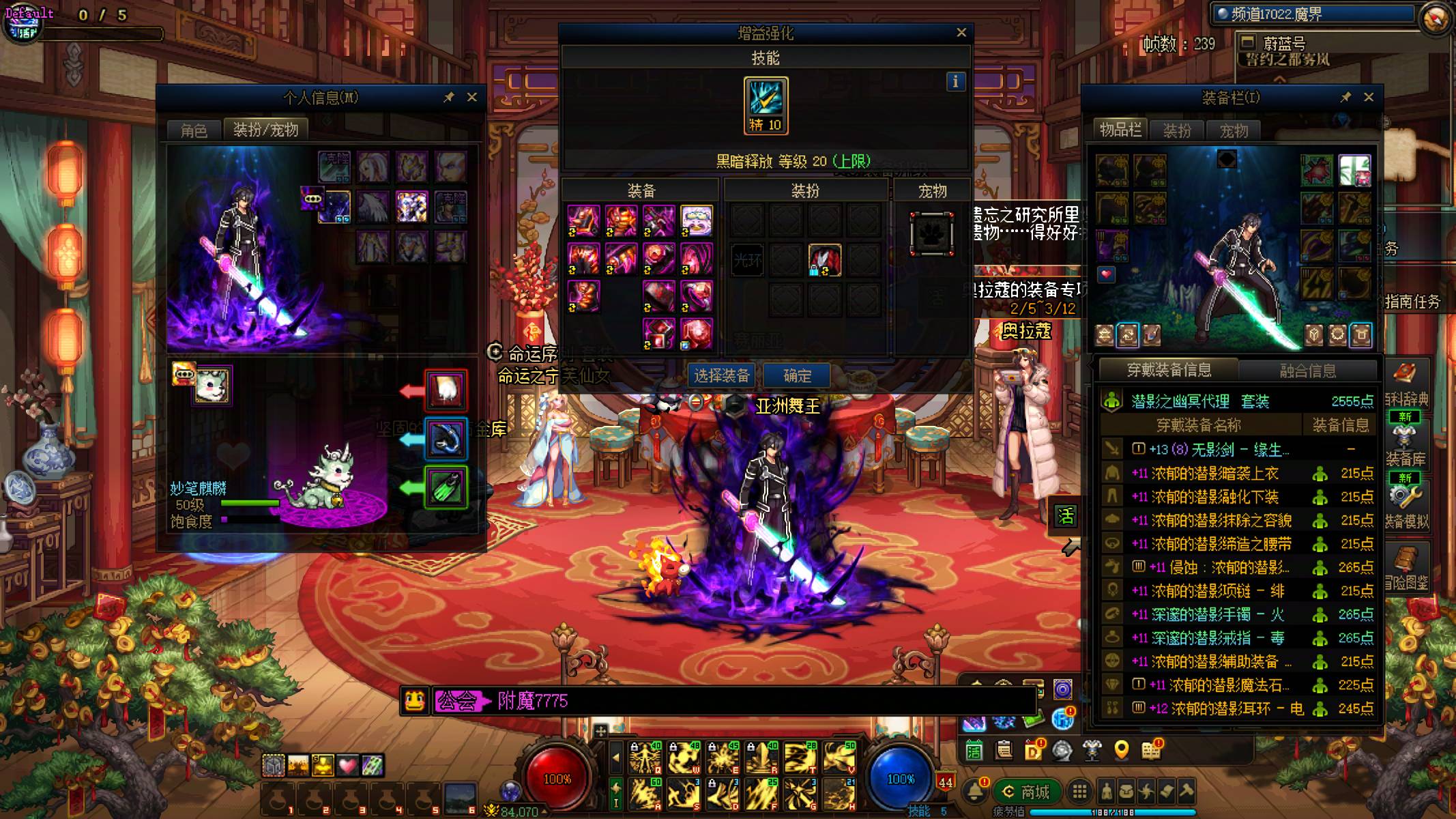Show the 融合信息 tab

(1307, 371)
